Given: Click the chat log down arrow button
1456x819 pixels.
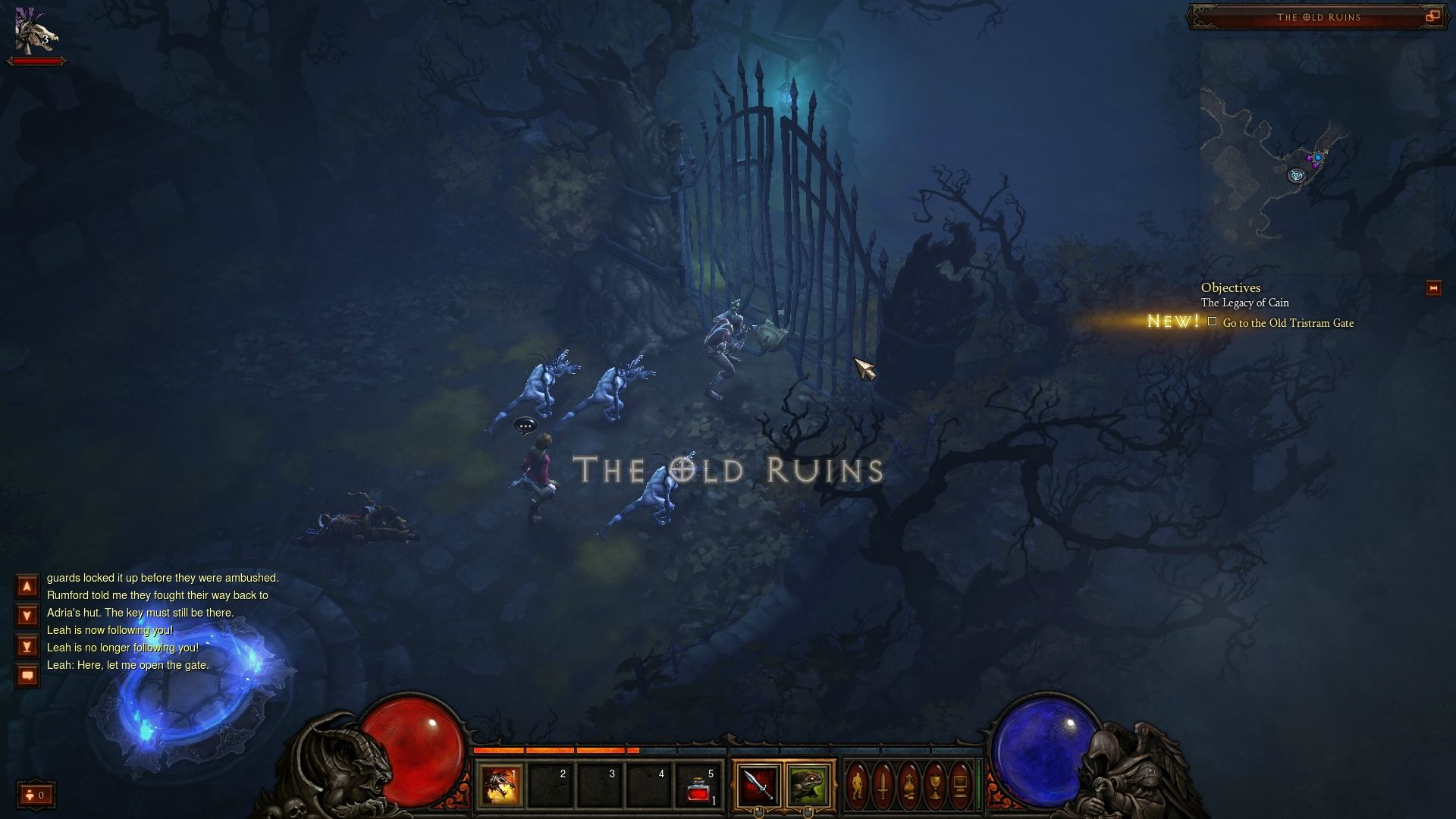Looking at the screenshot, I should [x=27, y=616].
